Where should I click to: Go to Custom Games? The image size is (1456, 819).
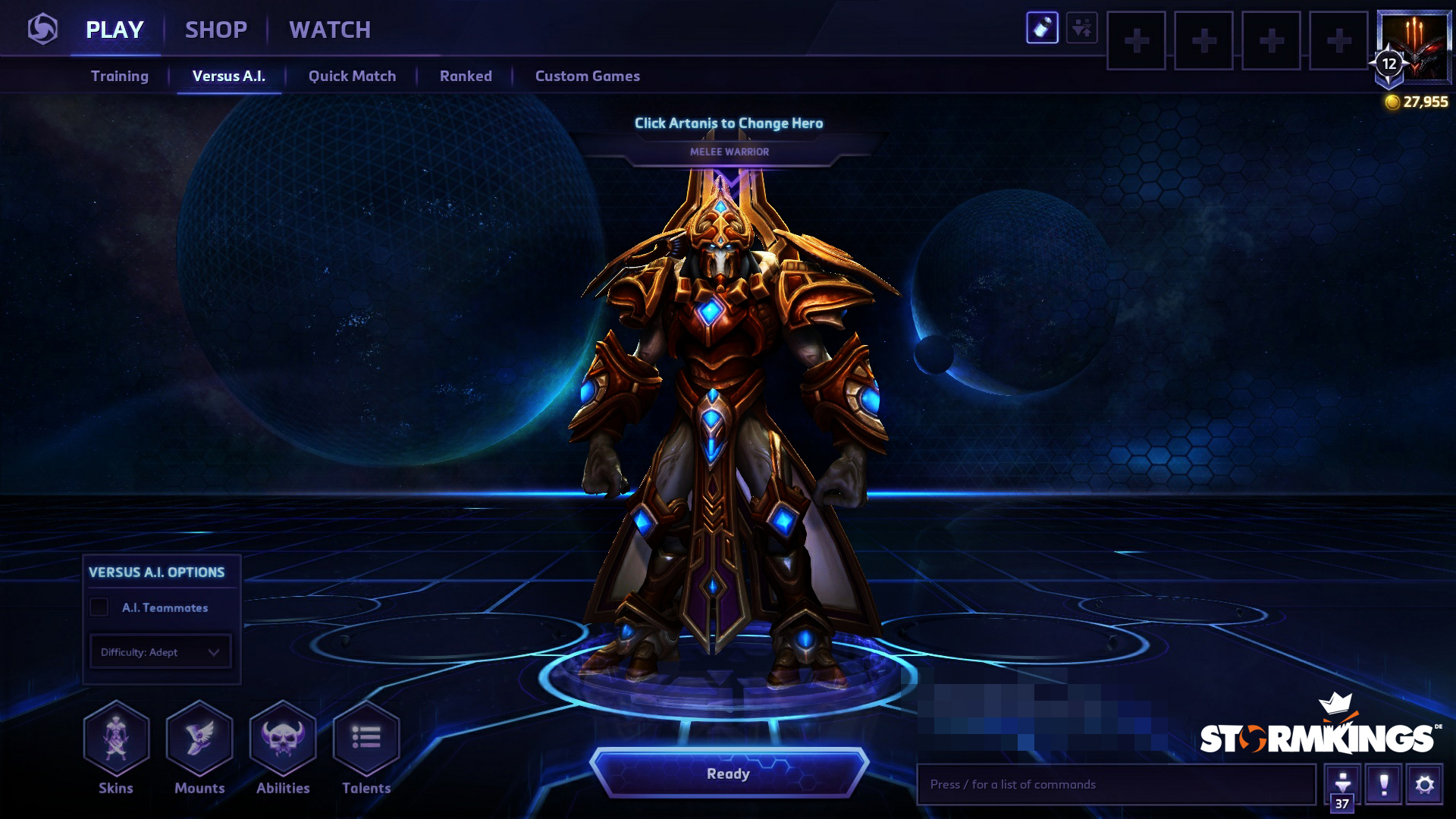(x=587, y=76)
